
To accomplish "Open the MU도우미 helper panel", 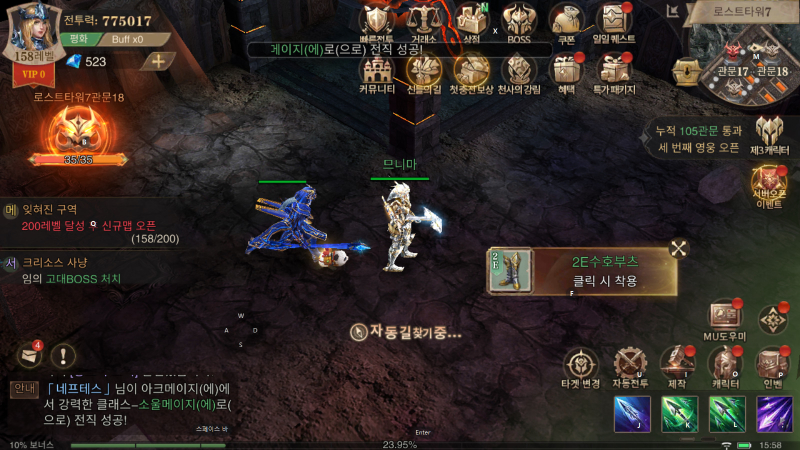I will click(725, 318).
